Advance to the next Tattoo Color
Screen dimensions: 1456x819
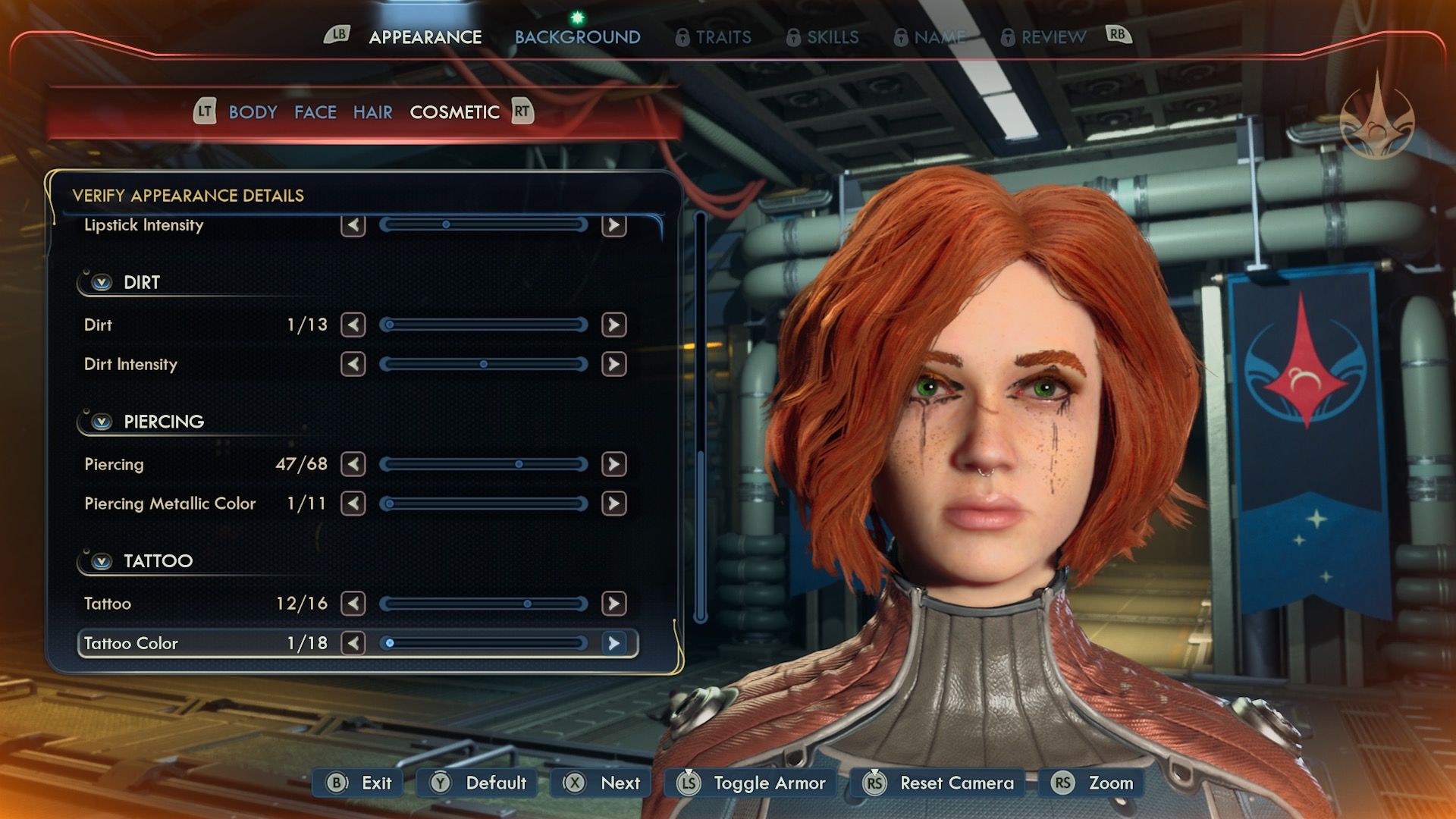coord(613,643)
